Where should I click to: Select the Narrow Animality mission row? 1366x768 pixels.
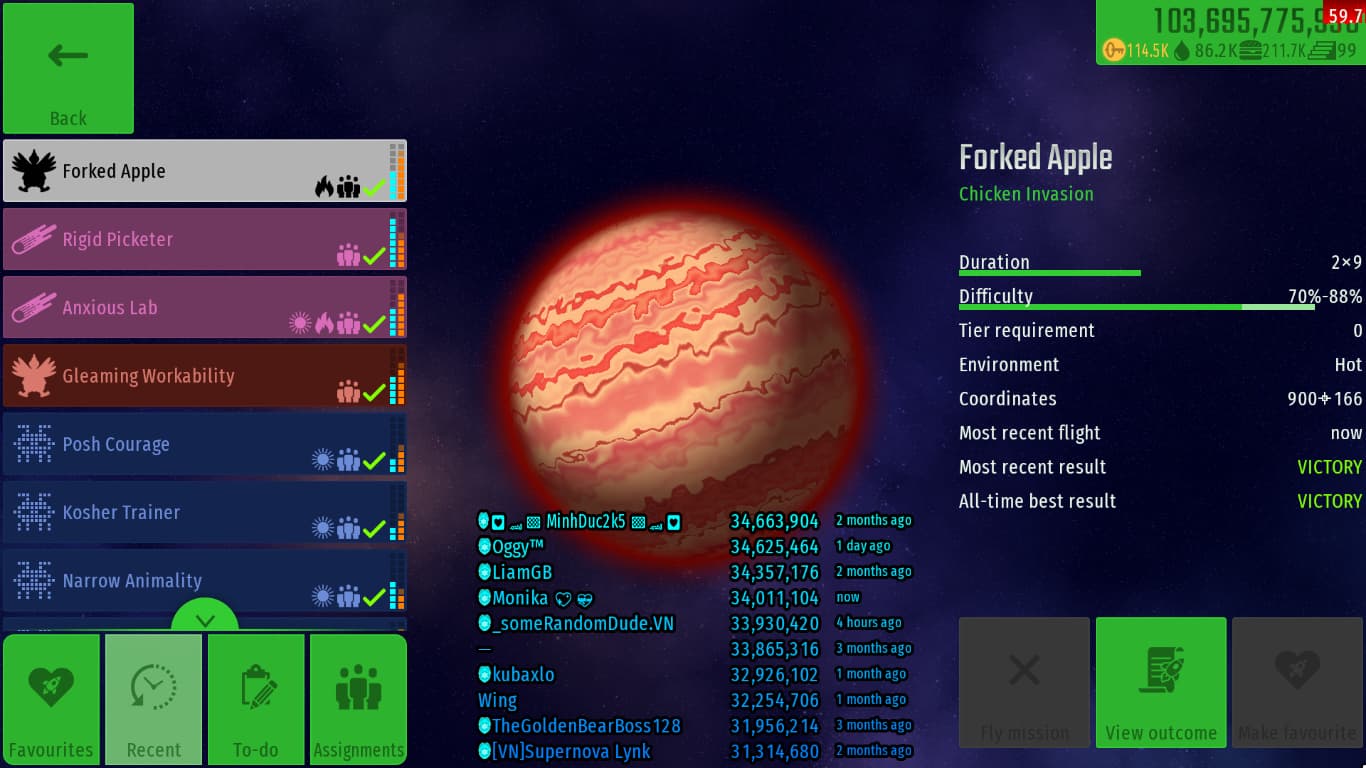coord(204,580)
